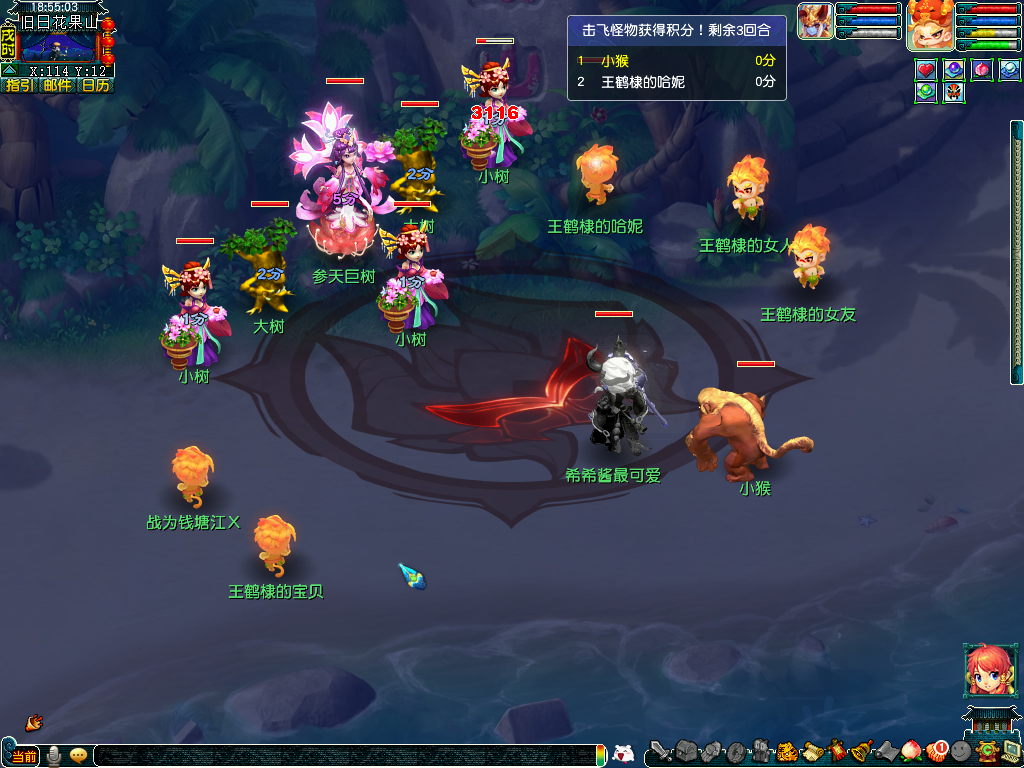Open the 日历 calendar button
The height and width of the screenshot is (768, 1024).
[96, 85]
